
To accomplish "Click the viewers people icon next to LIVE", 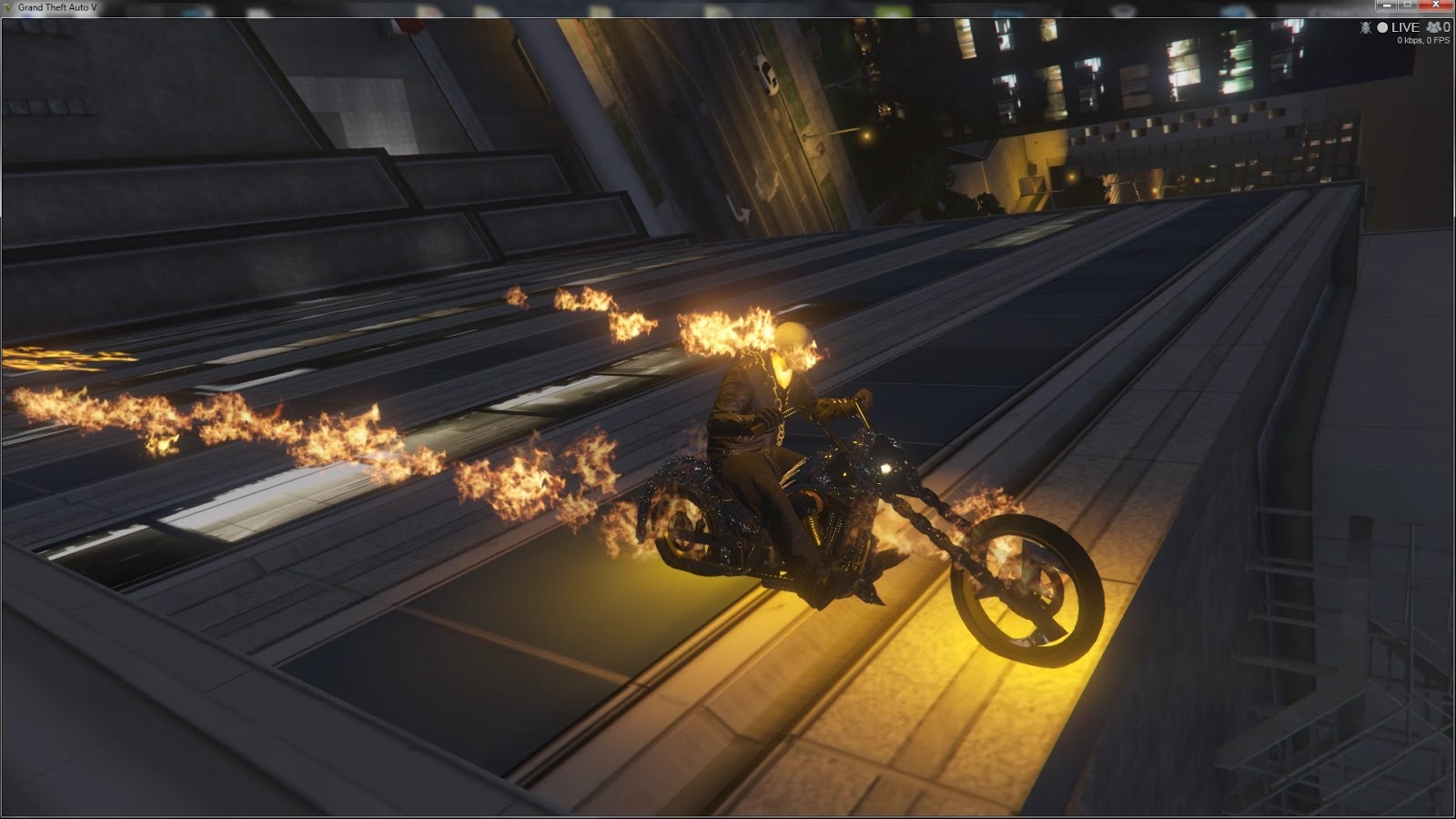I will pos(1433,28).
